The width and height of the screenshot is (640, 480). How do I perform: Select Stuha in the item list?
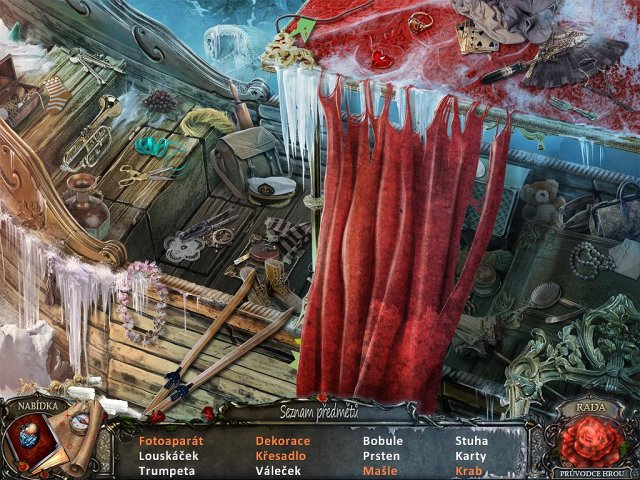tap(472, 441)
